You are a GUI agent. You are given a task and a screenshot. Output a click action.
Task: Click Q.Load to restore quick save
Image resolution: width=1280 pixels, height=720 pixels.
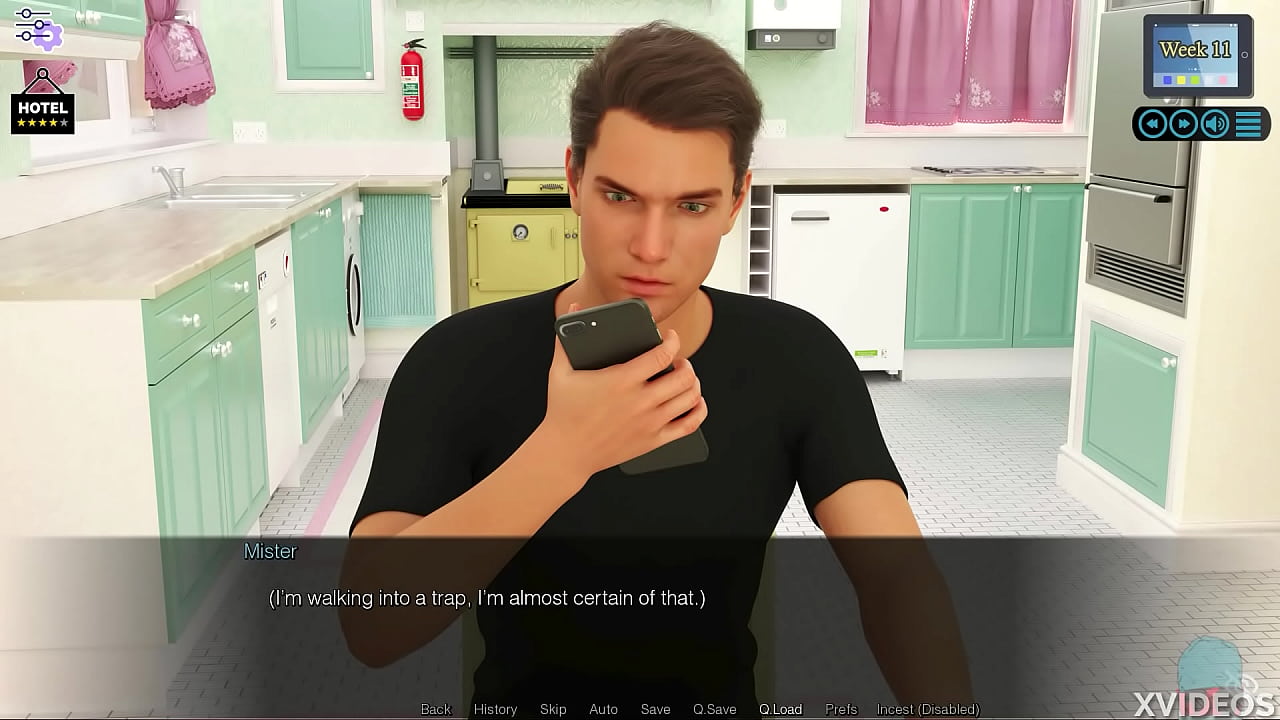click(x=780, y=709)
